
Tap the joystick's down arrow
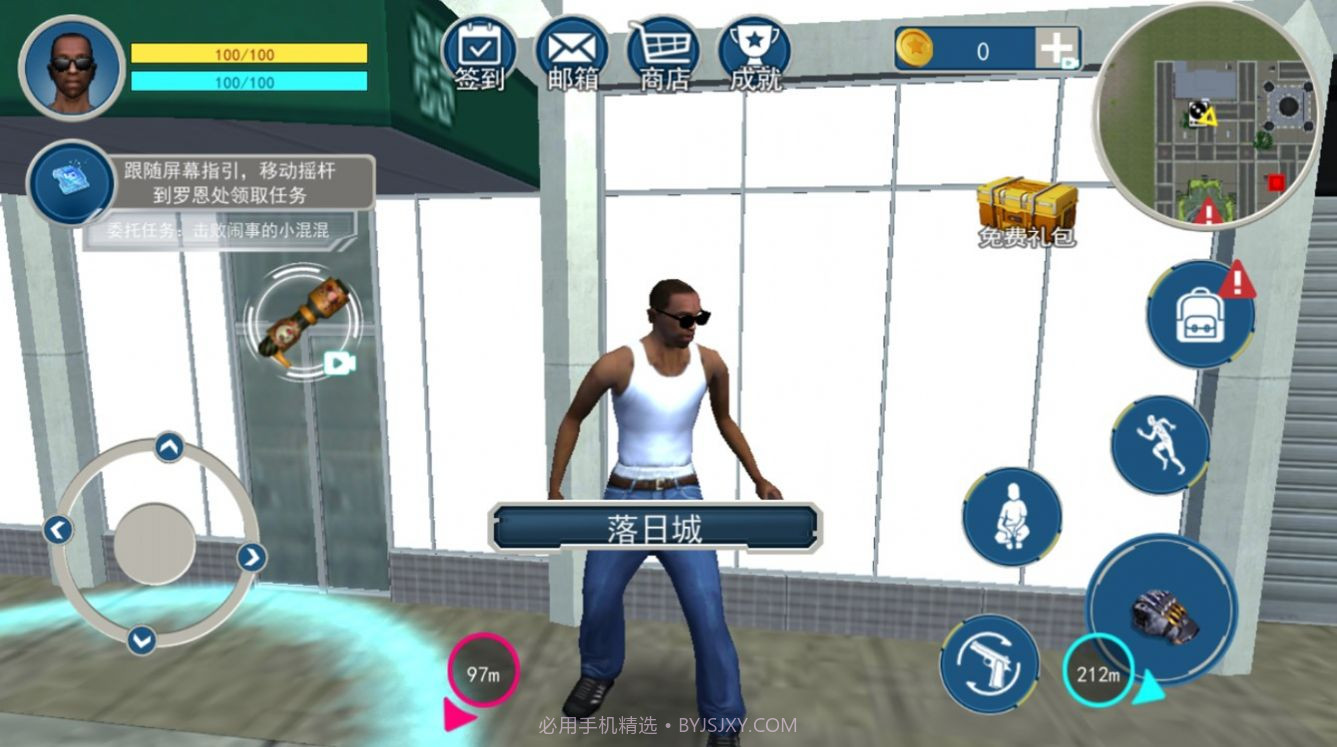[x=141, y=639]
